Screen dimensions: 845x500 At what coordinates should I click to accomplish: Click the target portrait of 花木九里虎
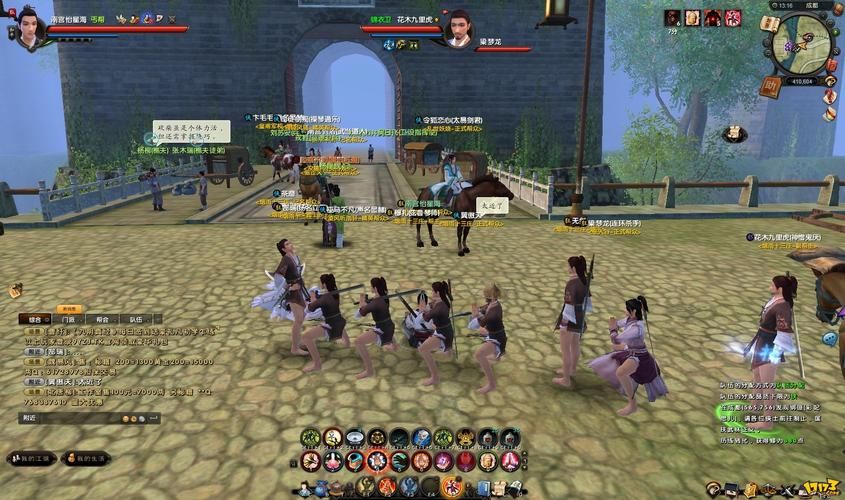click(457, 27)
